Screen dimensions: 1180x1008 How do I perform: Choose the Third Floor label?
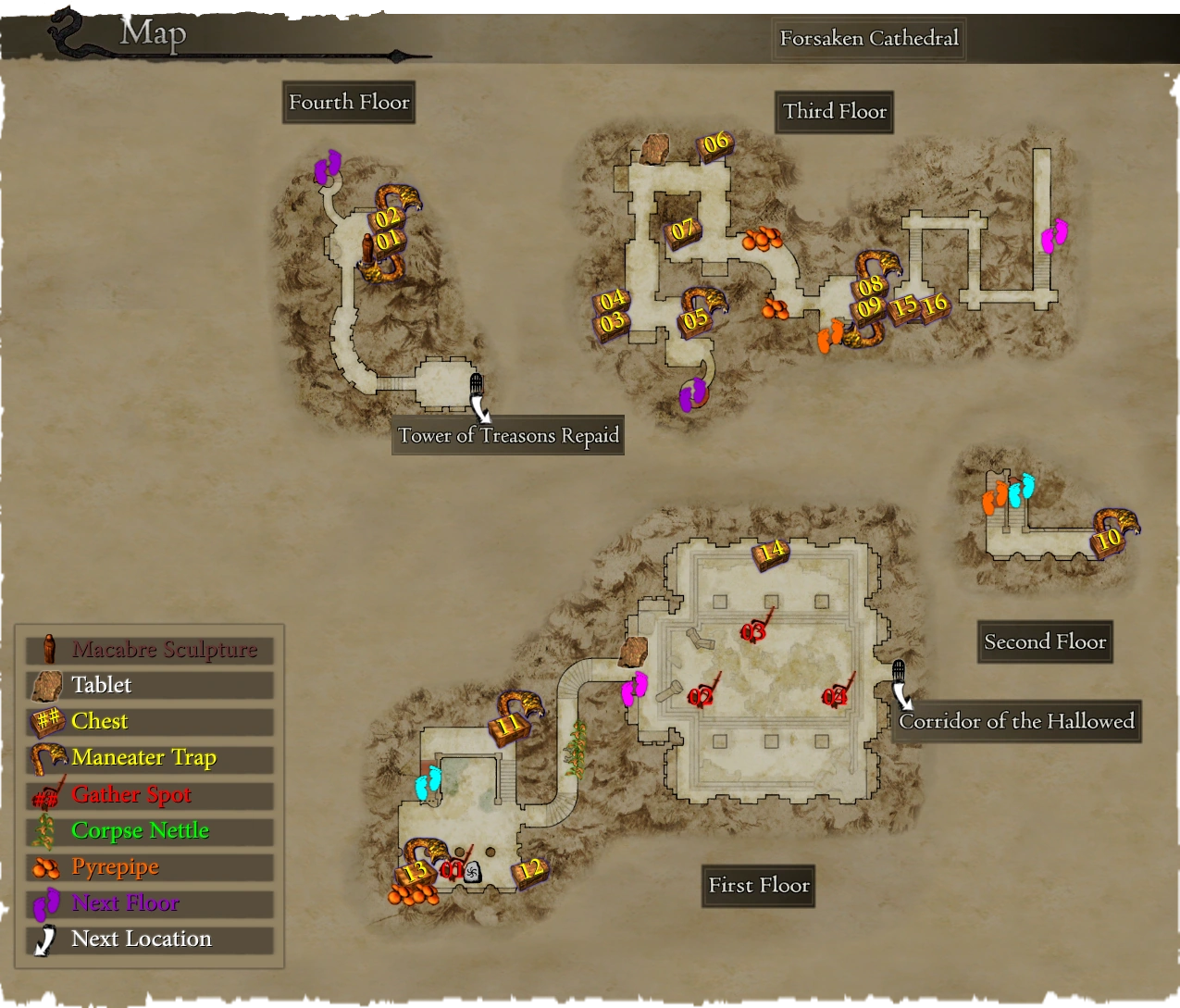(835, 111)
